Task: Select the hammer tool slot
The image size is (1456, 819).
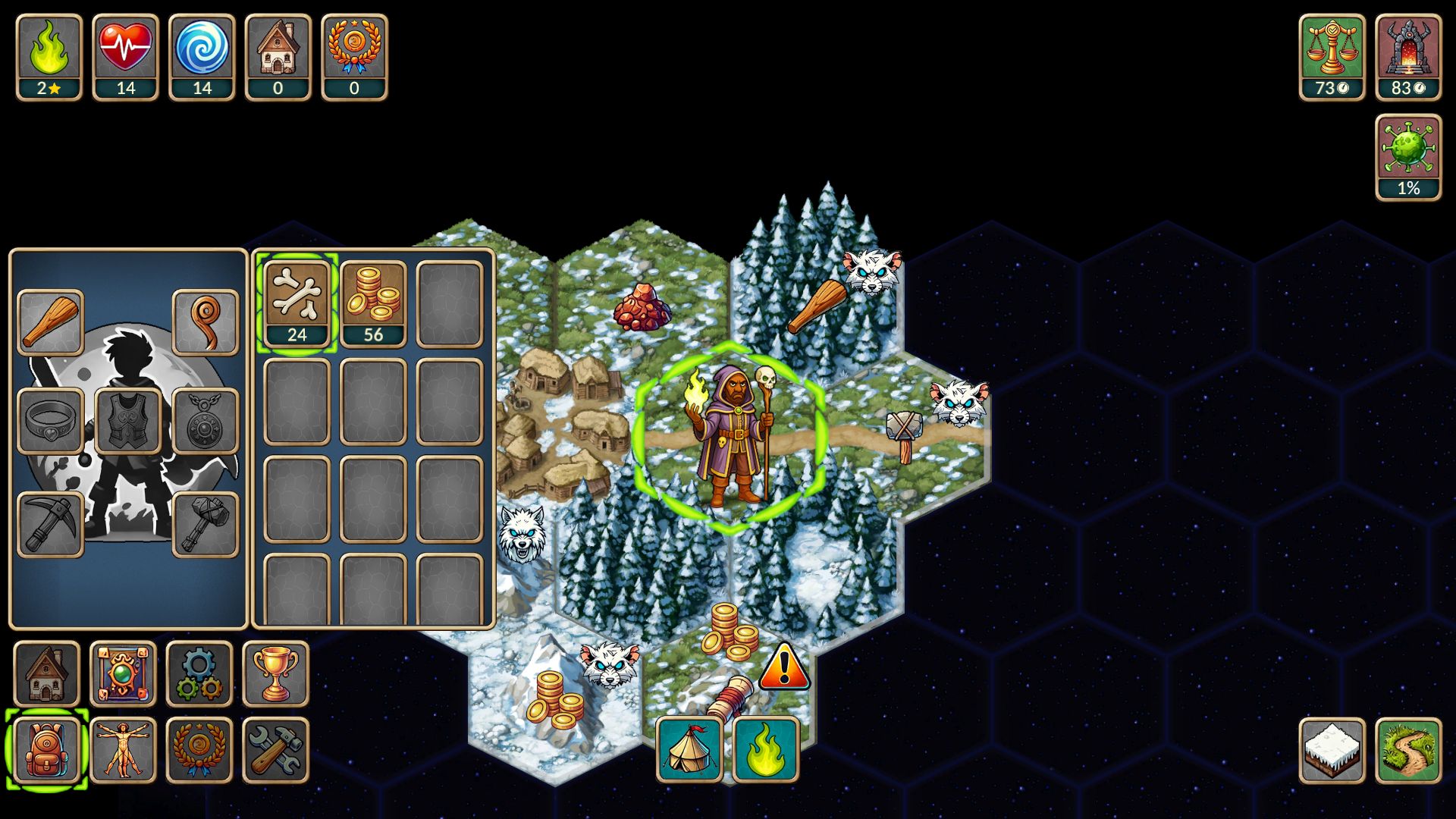Action: point(205,524)
